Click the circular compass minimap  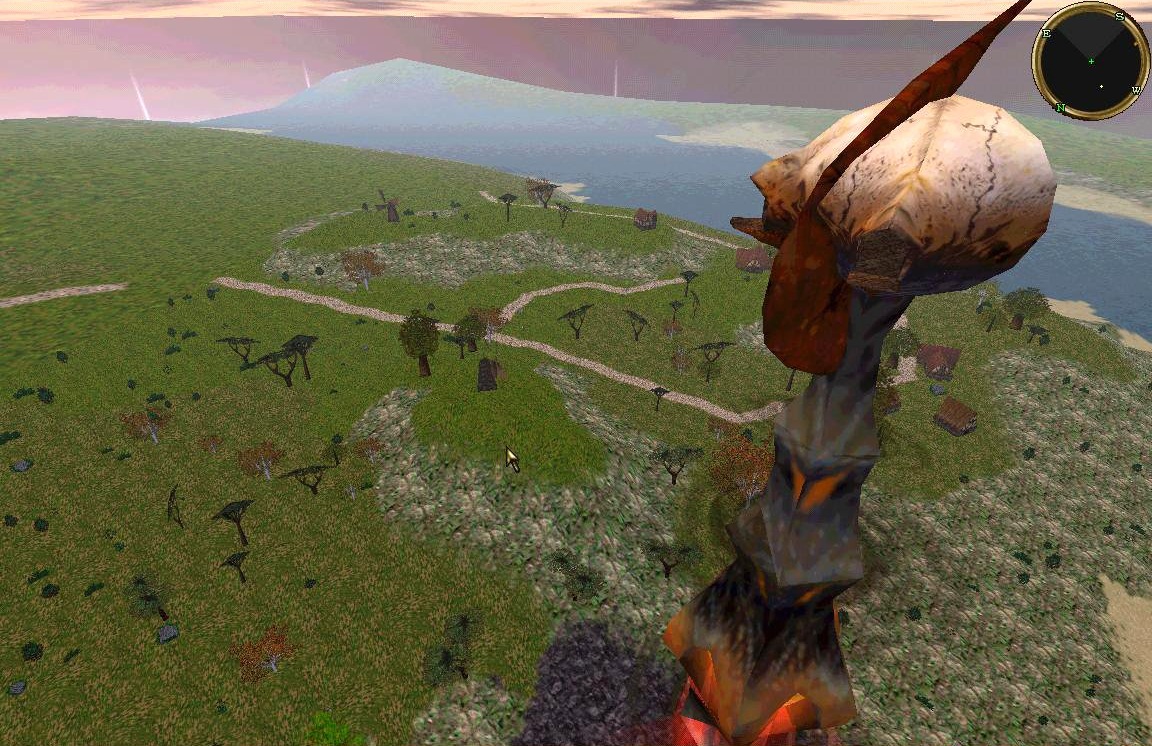(x=1091, y=61)
